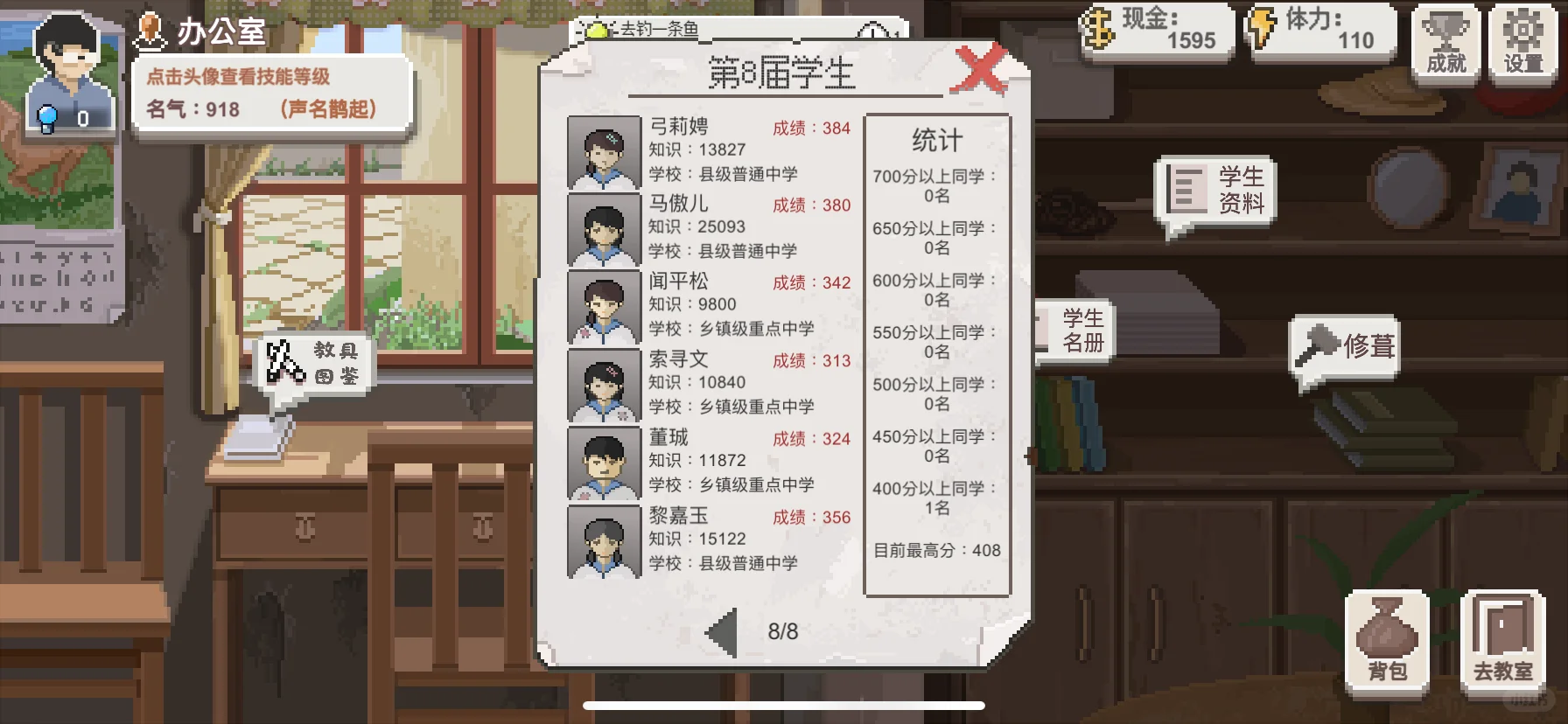Open the 成就 achievements trophy icon
1568x724 pixels.
pos(1445,42)
